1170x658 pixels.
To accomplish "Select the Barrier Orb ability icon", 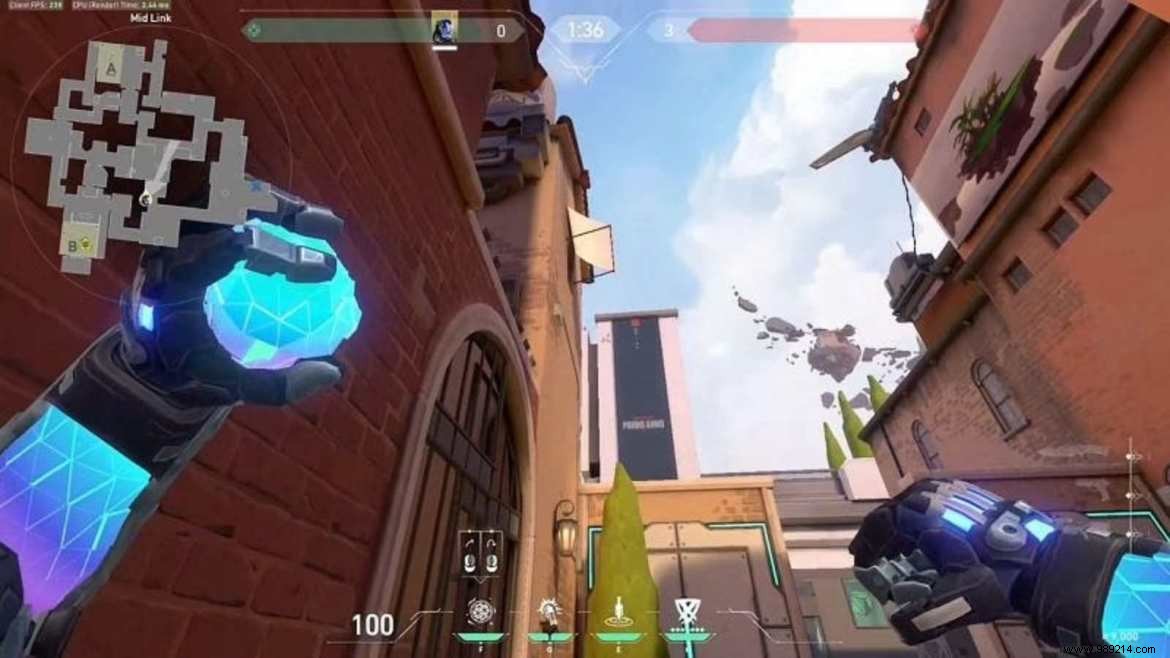I will tap(479, 611).
